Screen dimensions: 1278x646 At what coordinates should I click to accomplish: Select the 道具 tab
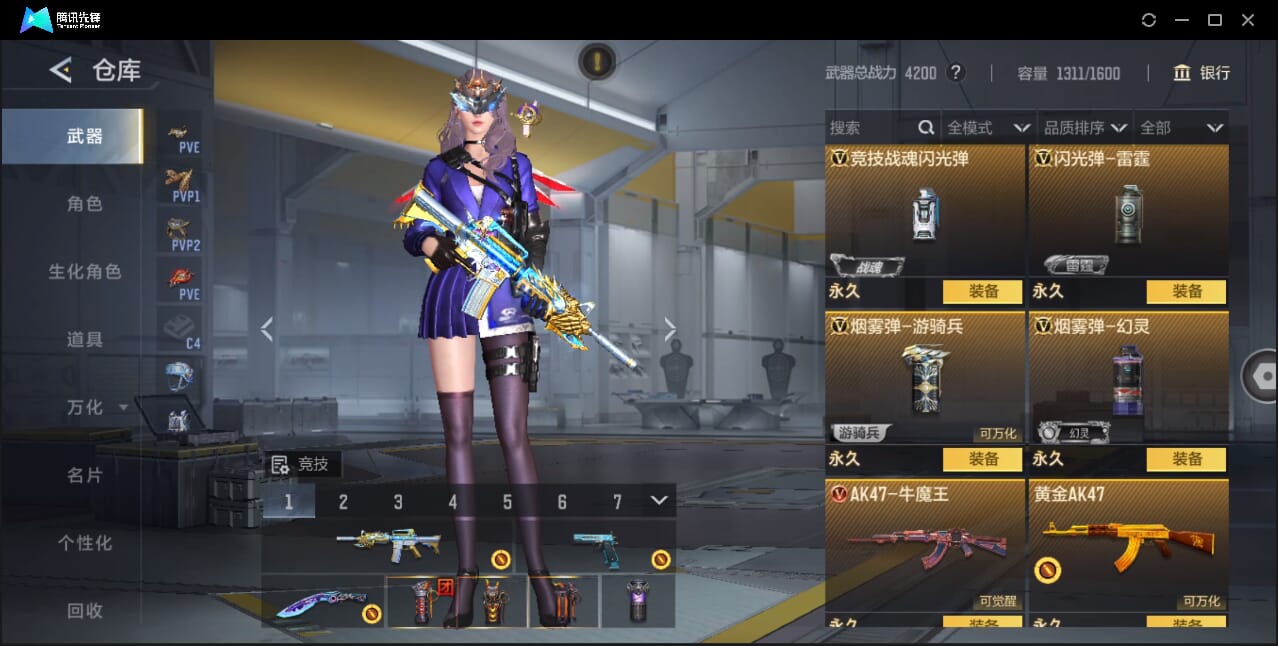[x=85, y=340]
